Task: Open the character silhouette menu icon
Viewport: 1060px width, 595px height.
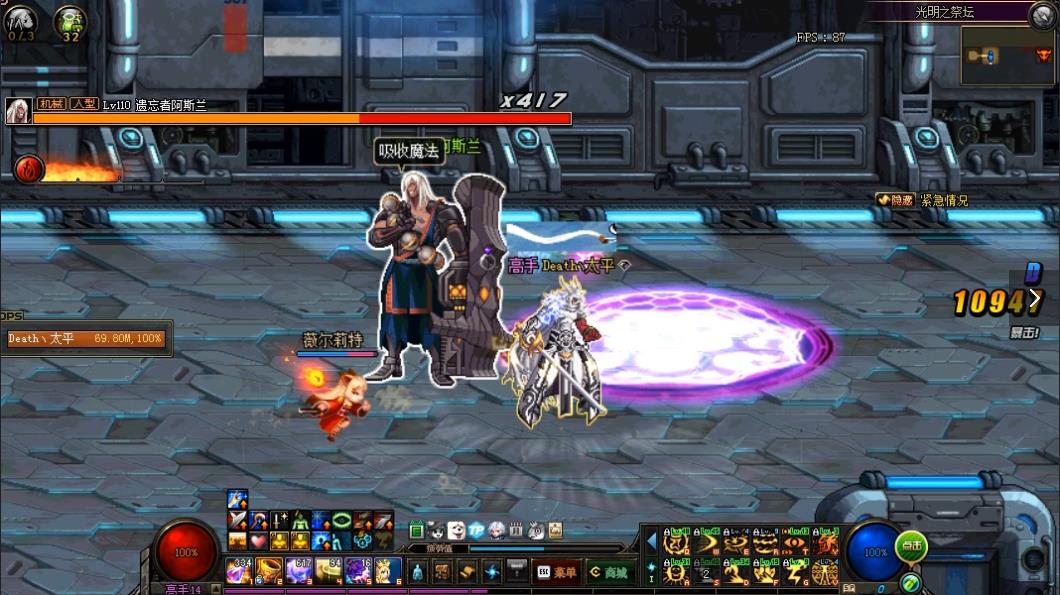Action: pos(418,572)
